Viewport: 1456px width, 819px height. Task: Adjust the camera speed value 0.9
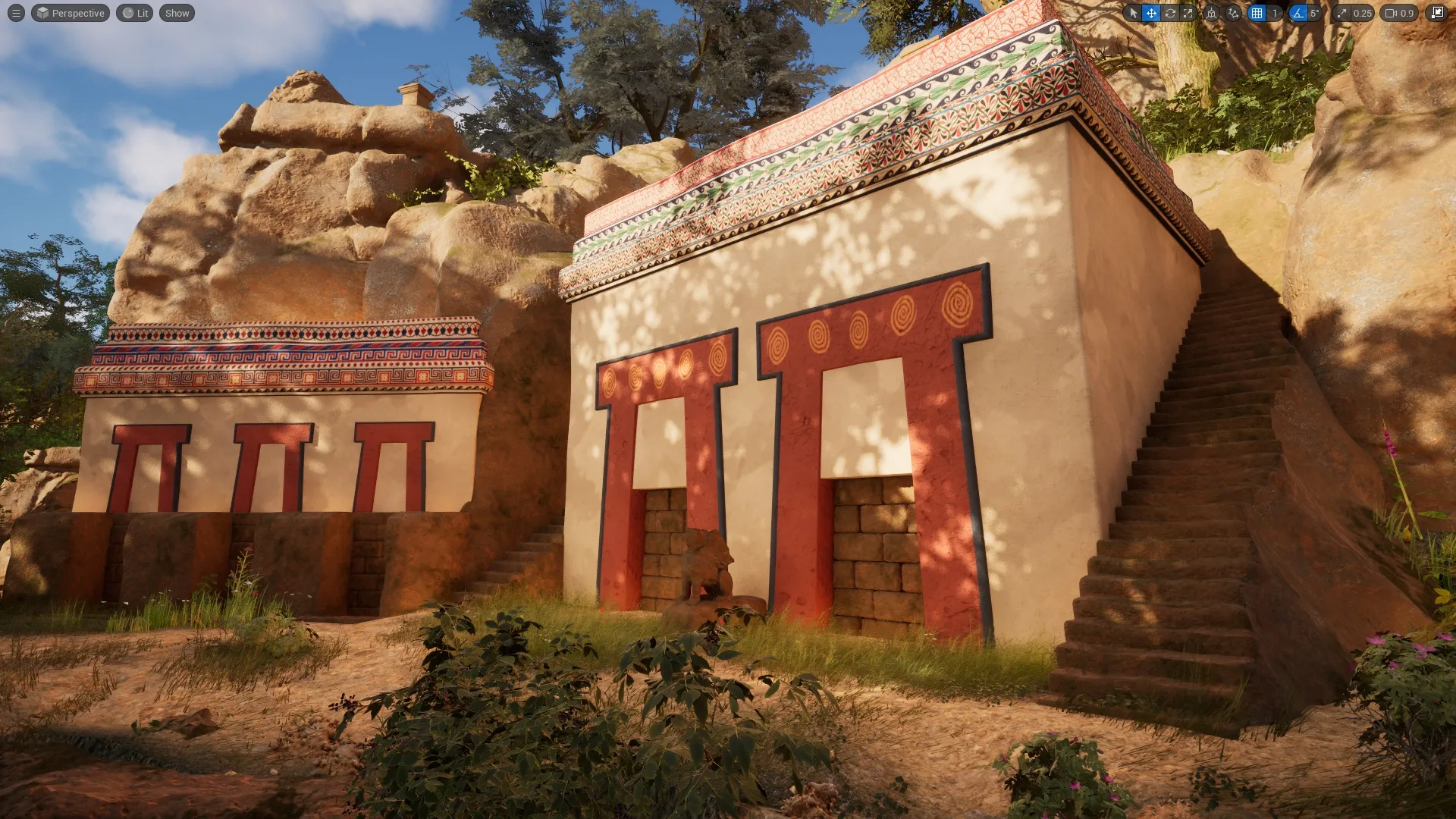tap(1407, 13)
